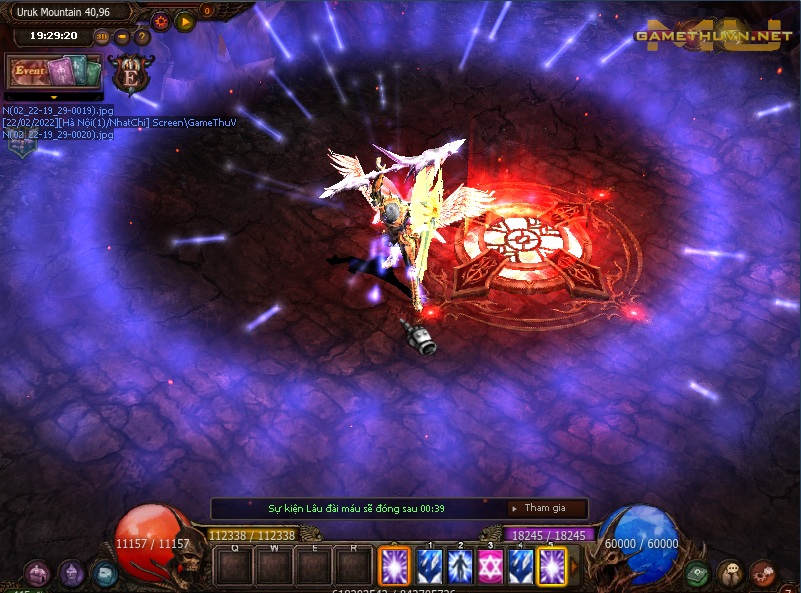801x593 pixels.
Task: Open the treasure chest inventory icon
Action: point(39,573)
